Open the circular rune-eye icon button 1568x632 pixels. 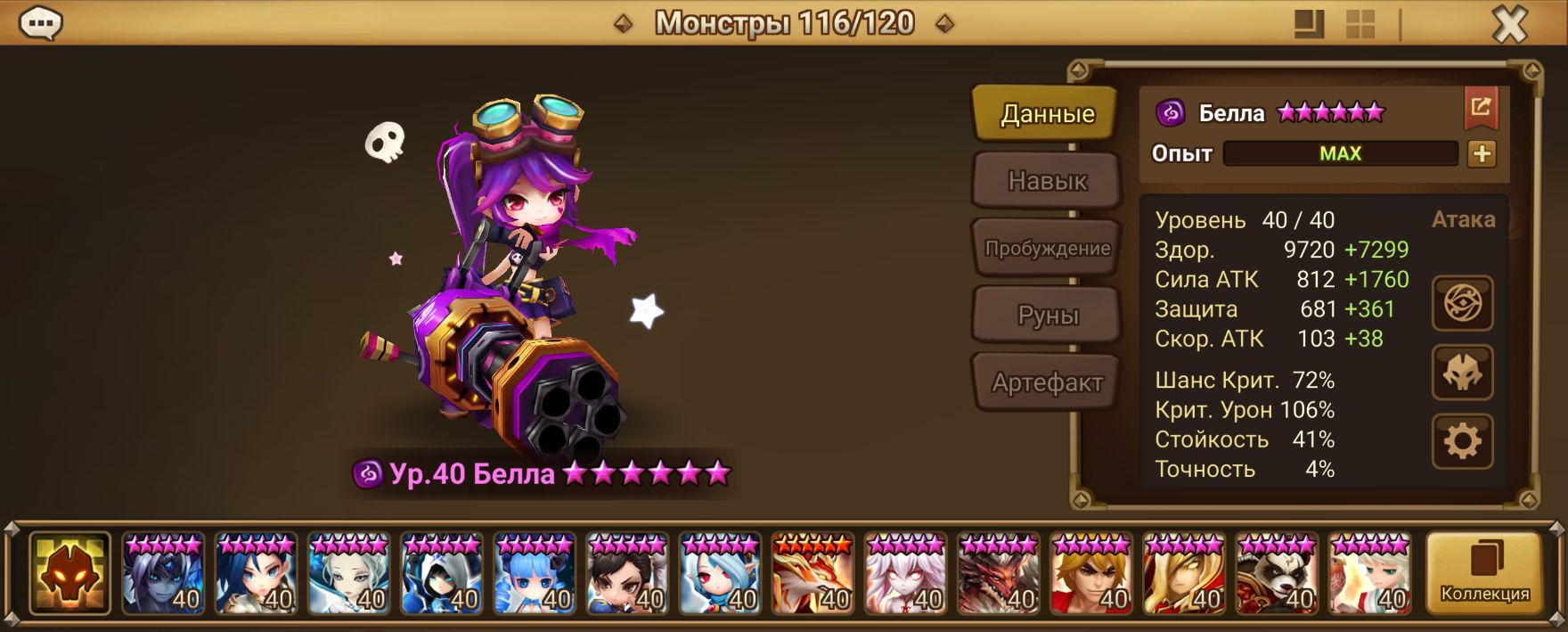(1462, 304)
